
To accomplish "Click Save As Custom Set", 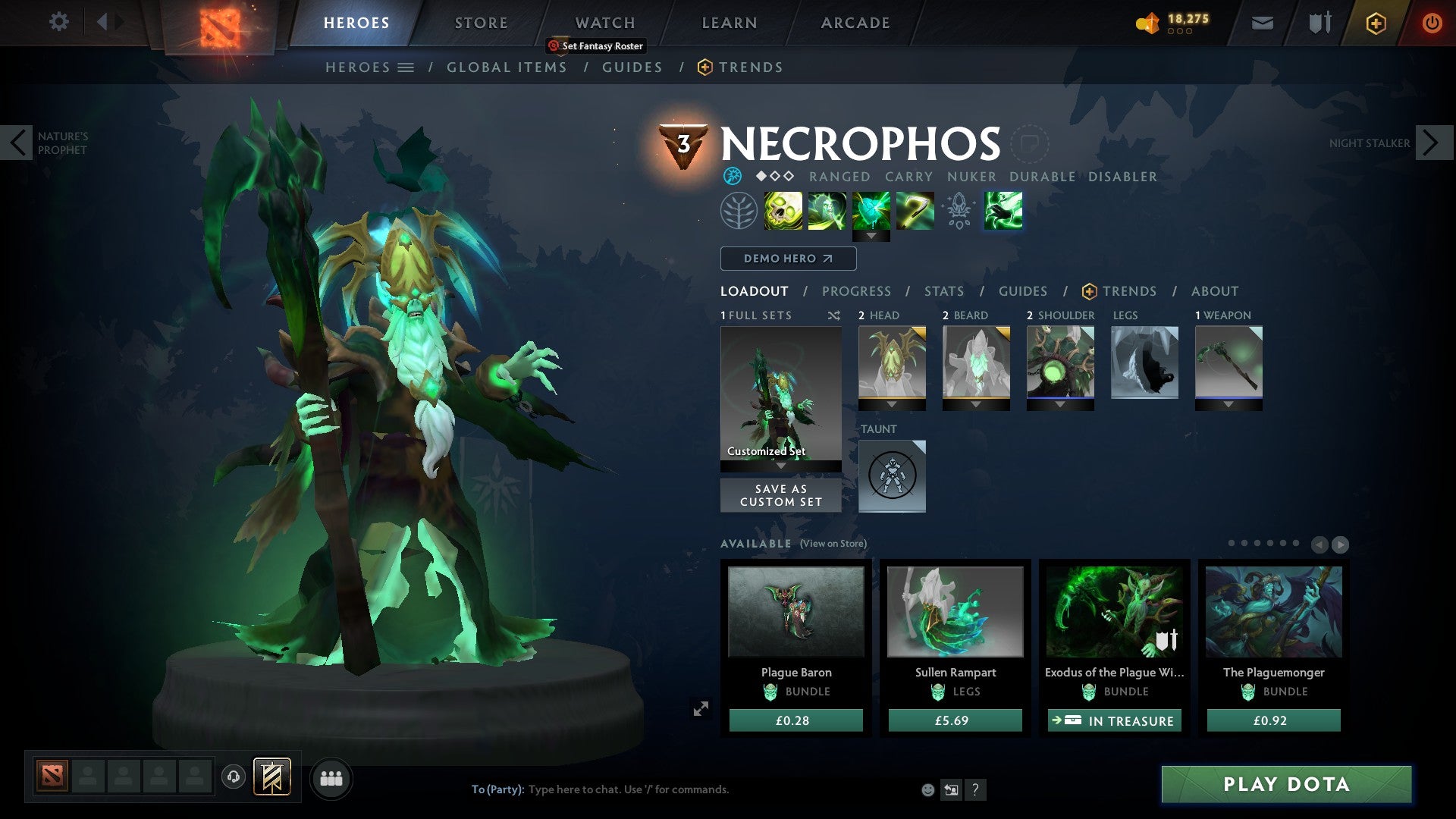I will (780, 494).
